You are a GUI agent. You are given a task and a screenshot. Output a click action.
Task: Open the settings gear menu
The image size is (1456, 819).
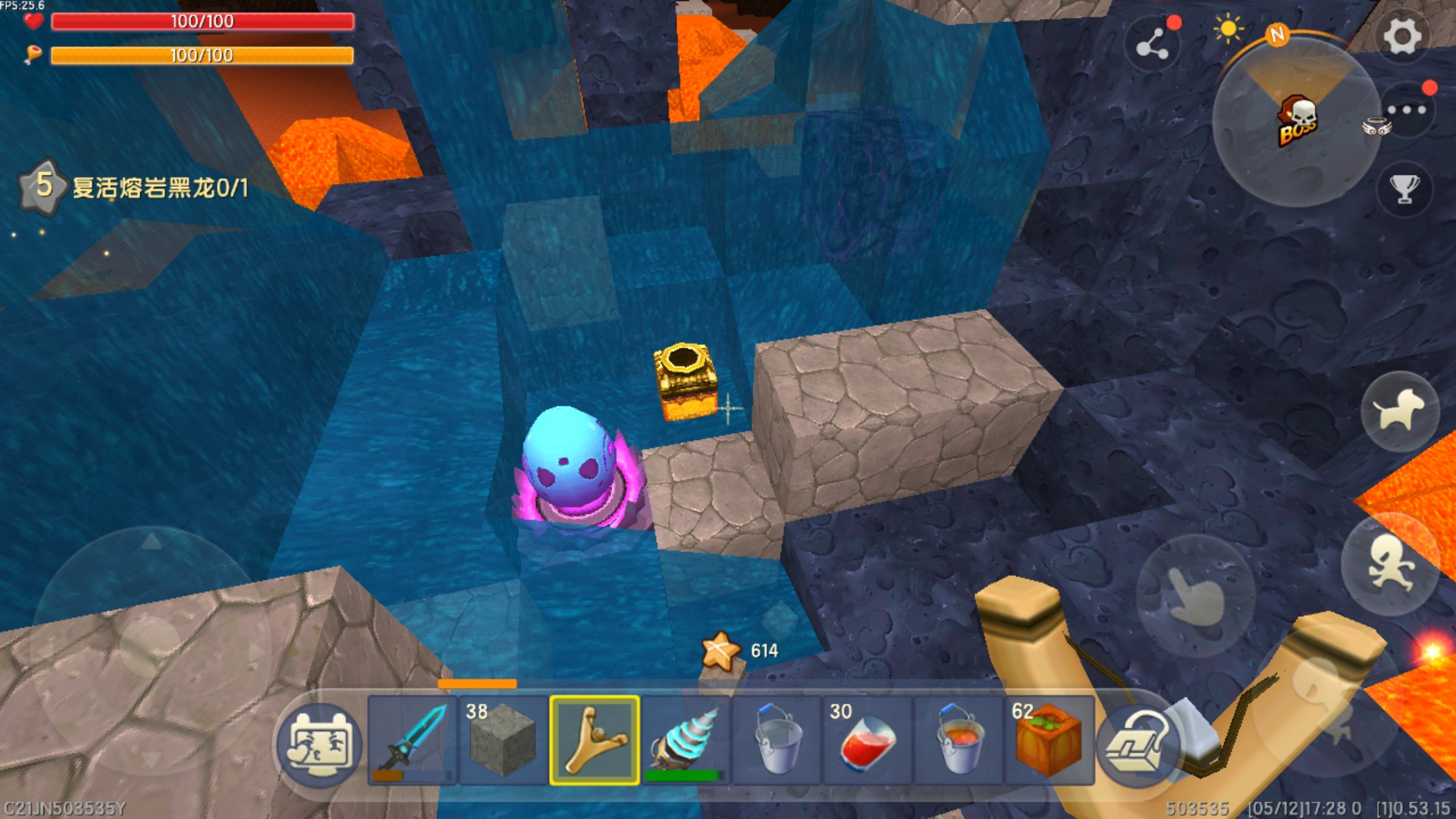[1401, 36]
